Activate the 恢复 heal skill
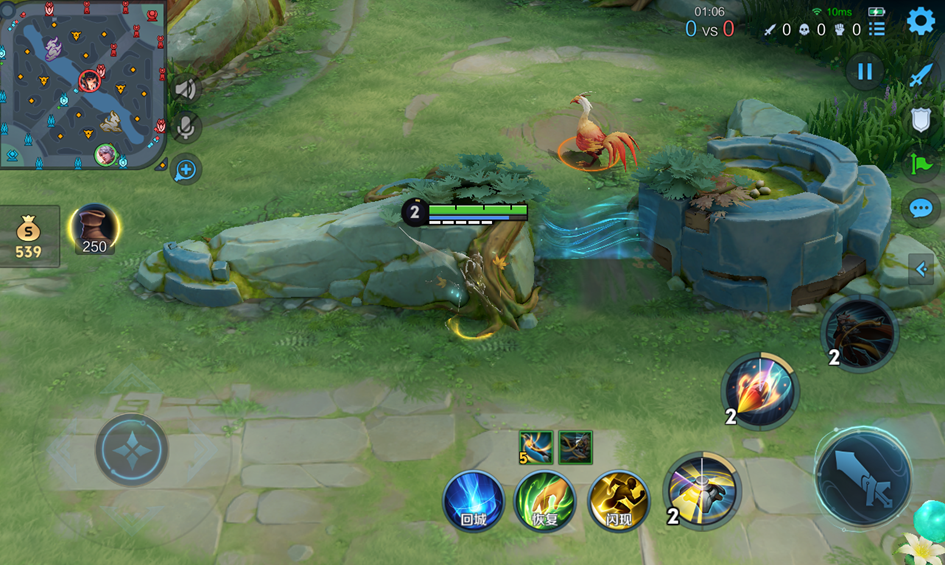945x565 pixels. pyautogui.click(x=545, y=500)
